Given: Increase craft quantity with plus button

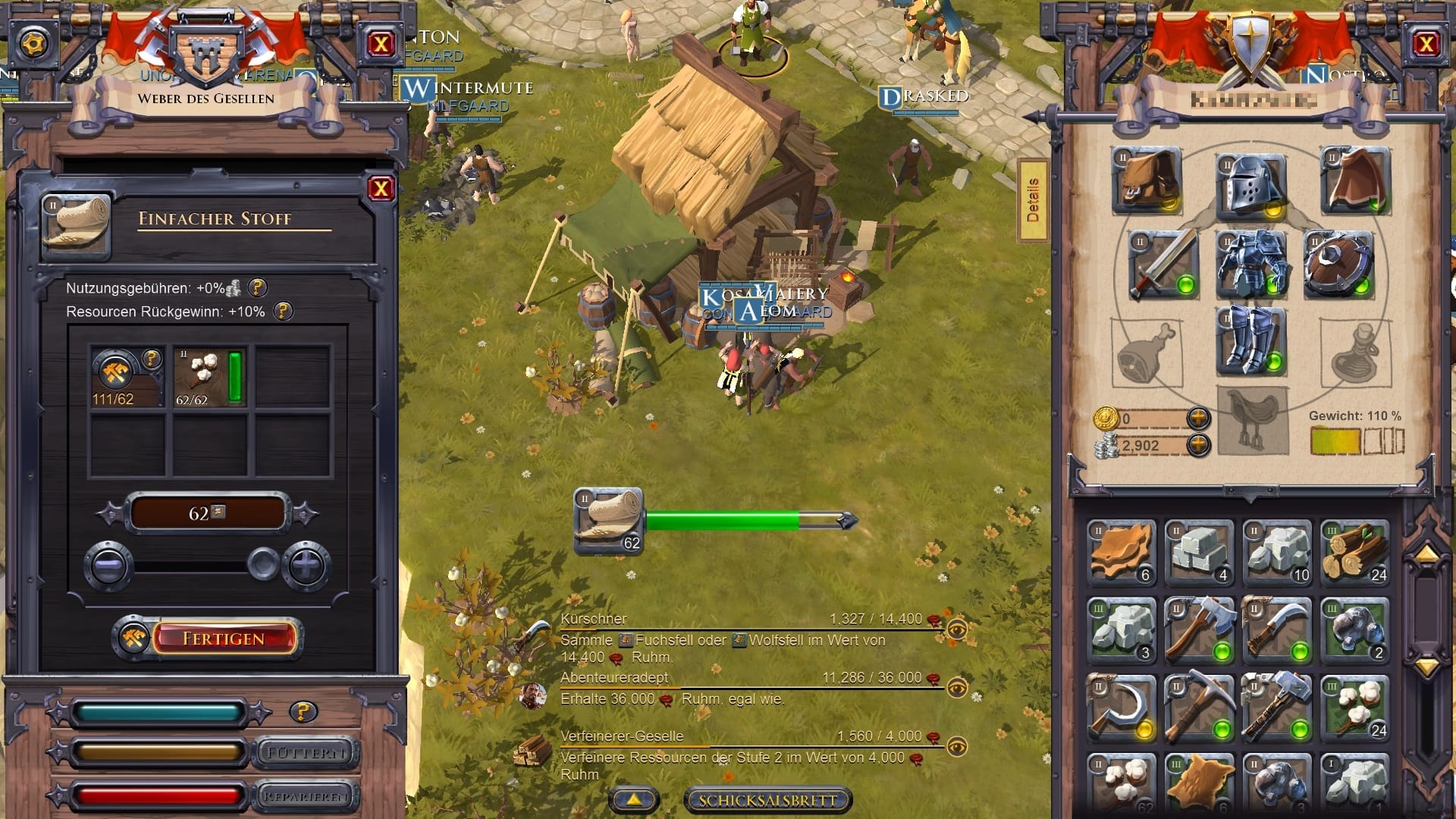Looking at the screenshot, I should [x=307, y=566].
